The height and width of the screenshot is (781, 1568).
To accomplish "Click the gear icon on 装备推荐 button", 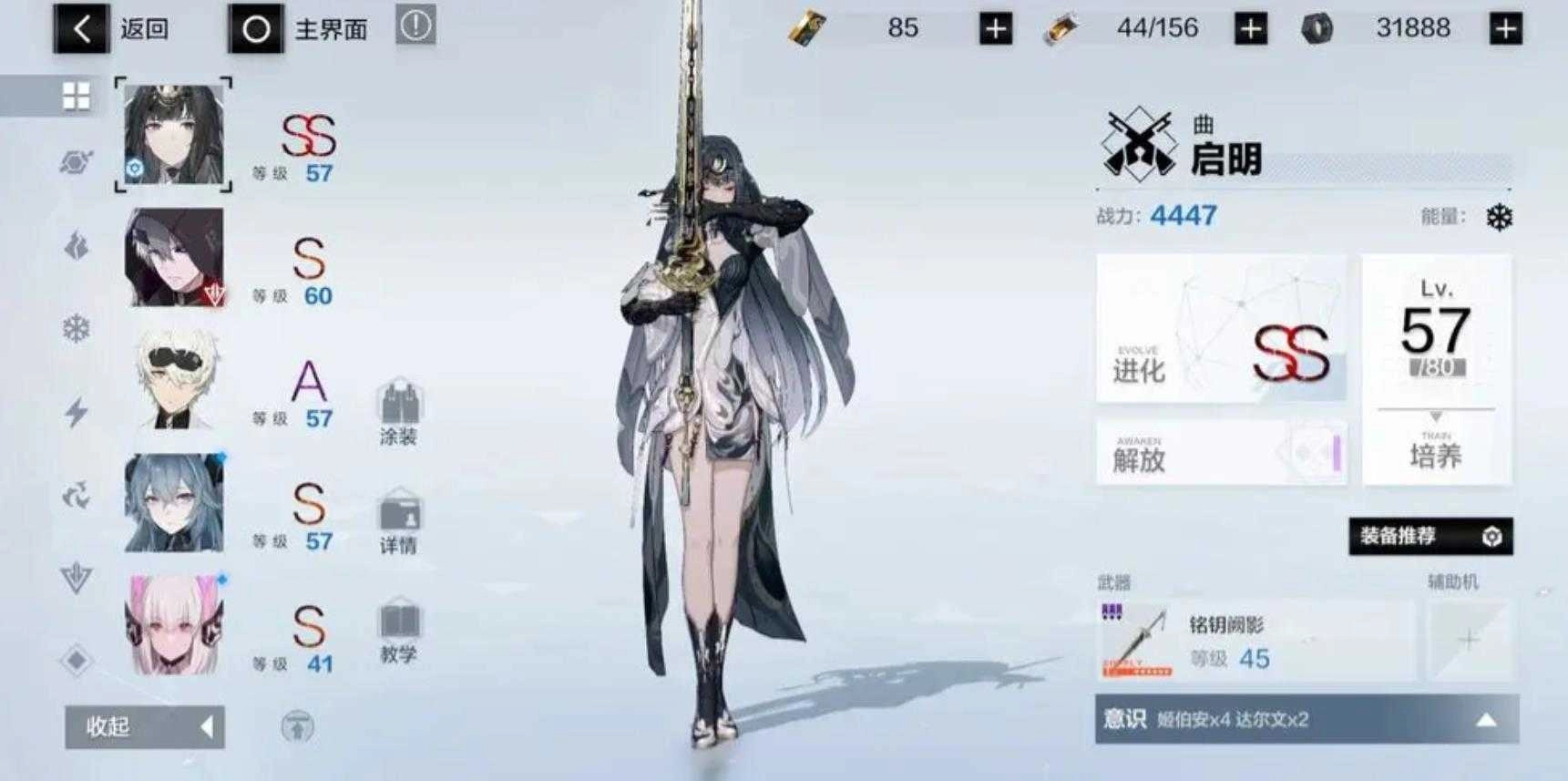I will [1491, 538].
